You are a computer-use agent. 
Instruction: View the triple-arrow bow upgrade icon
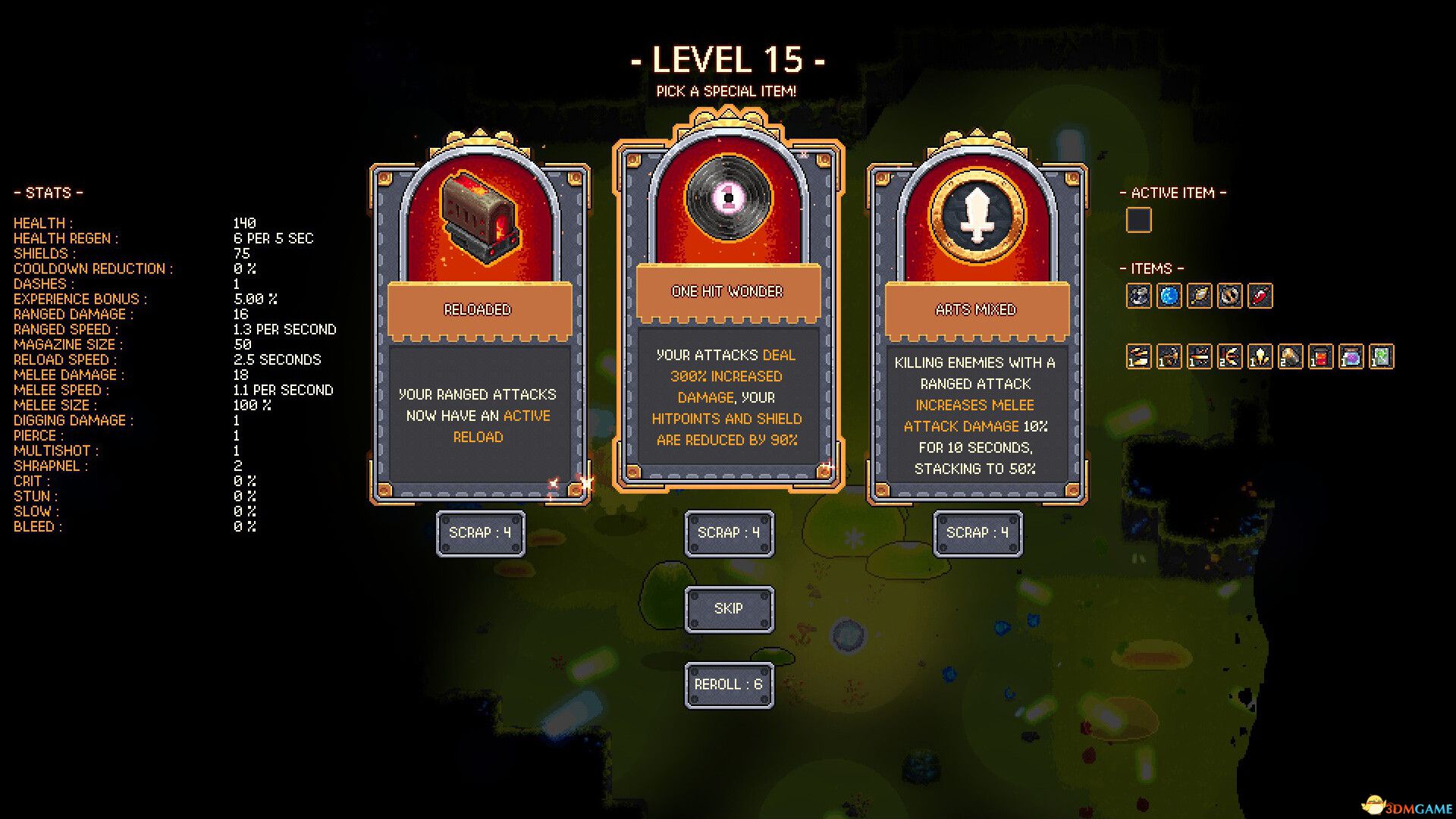click(x=1229, y=356)
